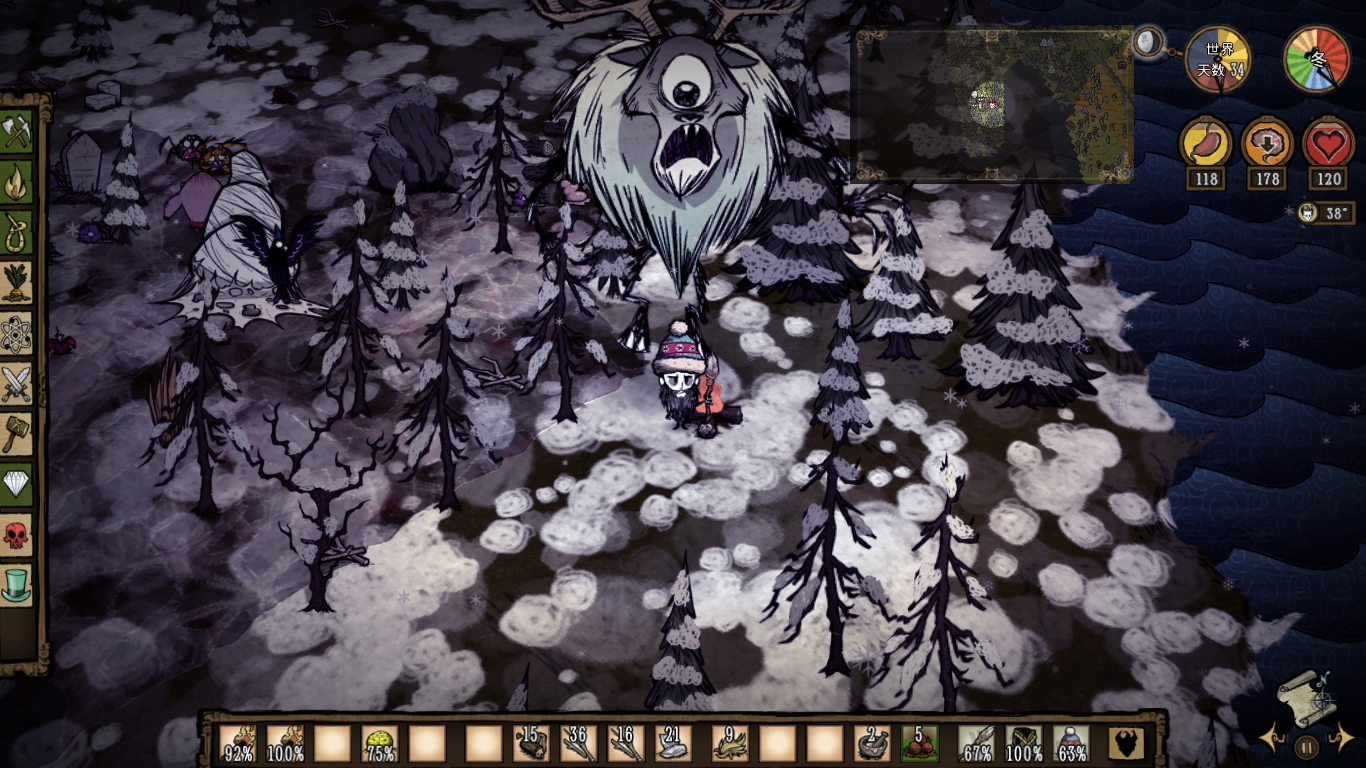Select the stack of 21 rocks
The image size is (1366, 768).
(x=672, y=744)
